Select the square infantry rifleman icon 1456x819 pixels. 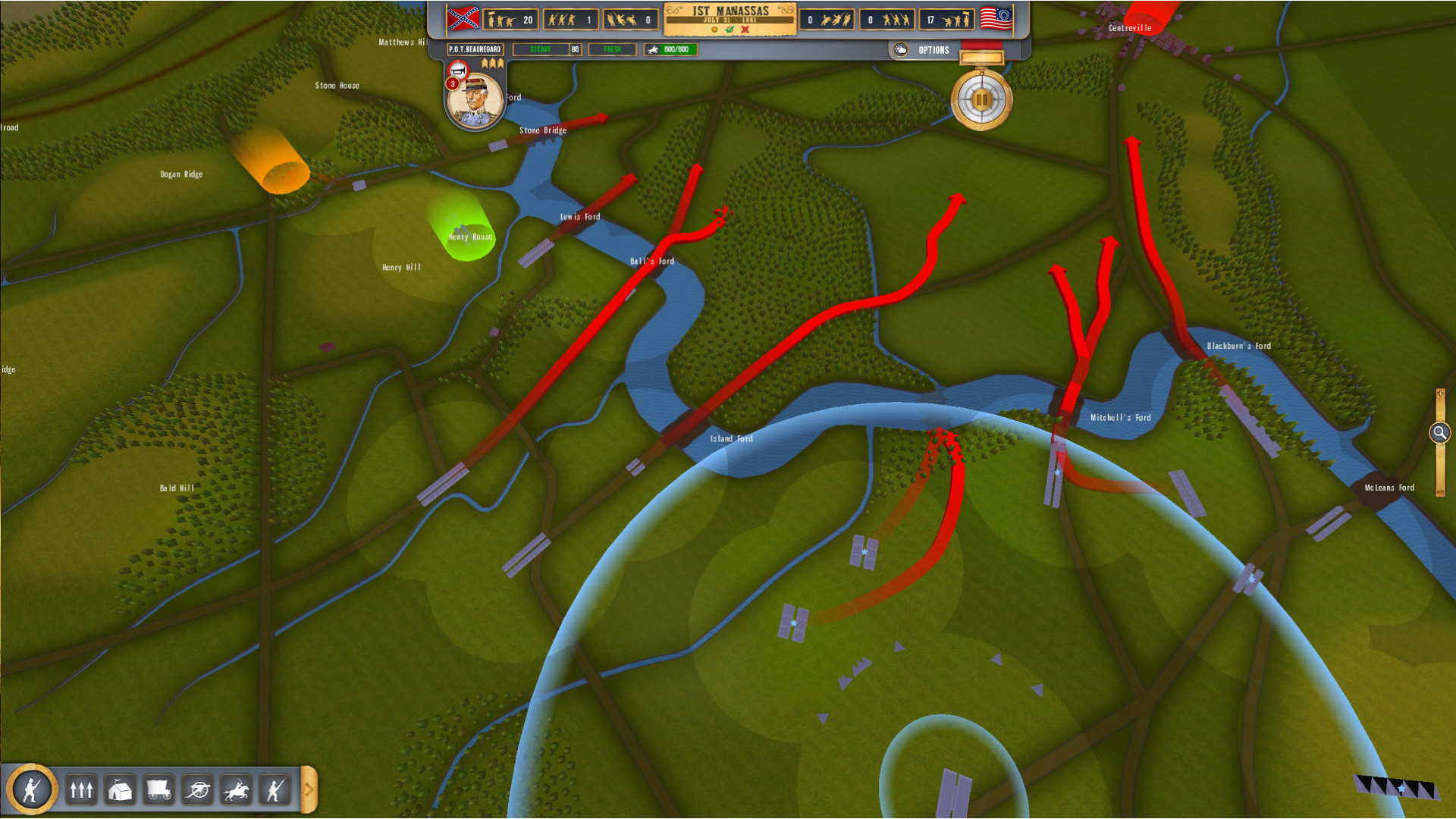(275, 790)
